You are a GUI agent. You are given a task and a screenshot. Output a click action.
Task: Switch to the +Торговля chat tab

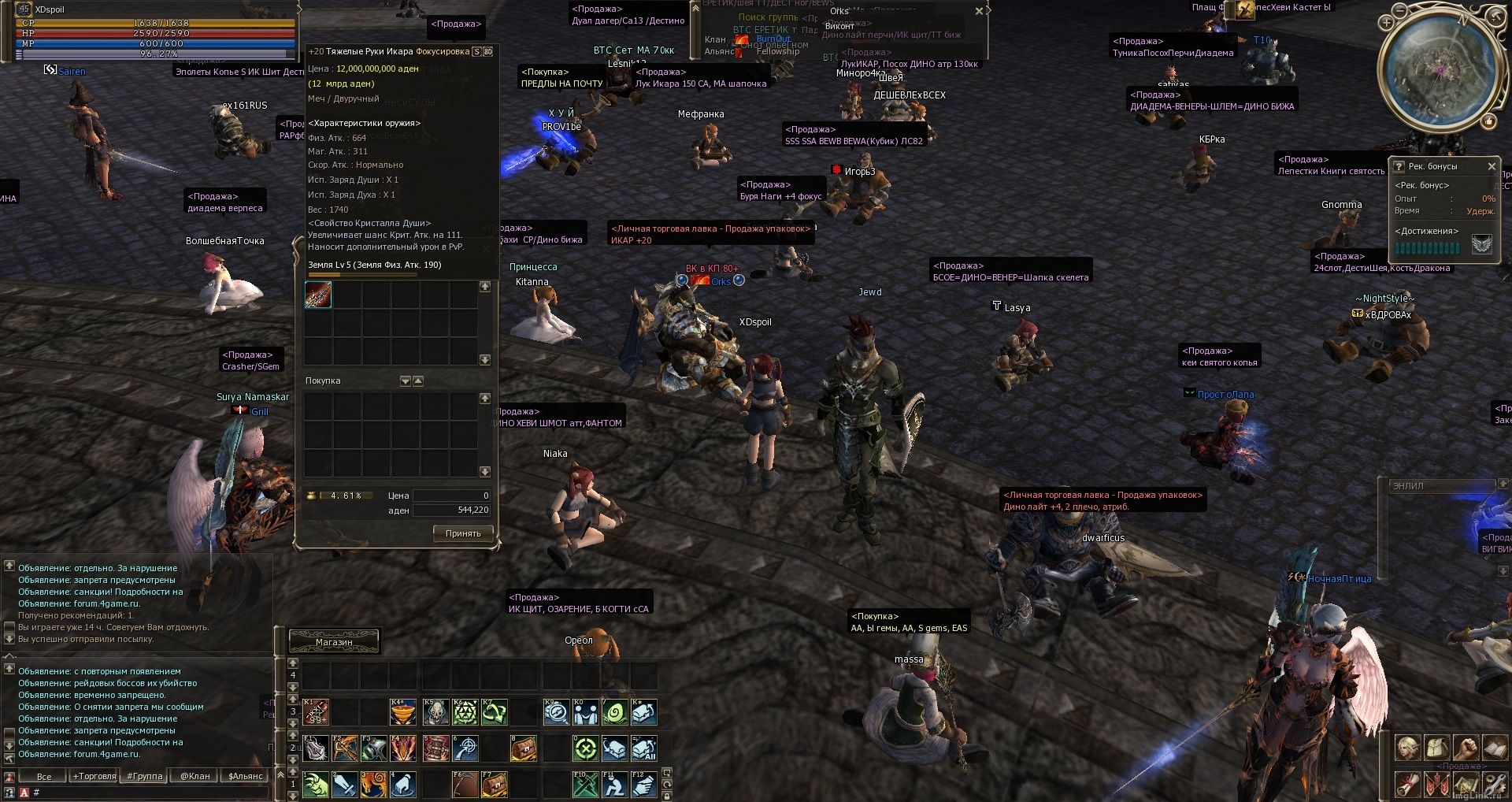(x=94, y=776)
